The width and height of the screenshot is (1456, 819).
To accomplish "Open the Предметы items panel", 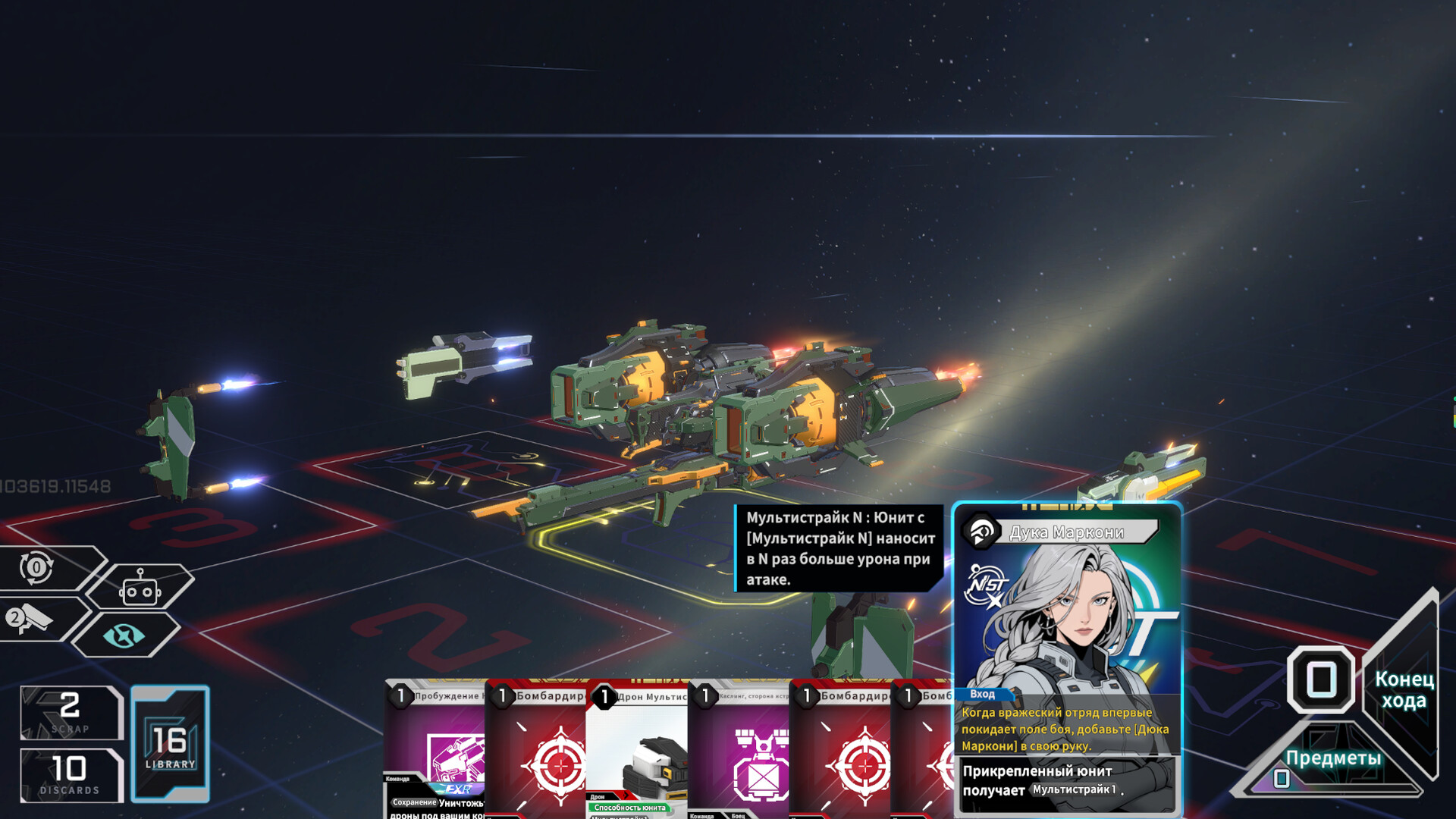I will point(1332,759).
